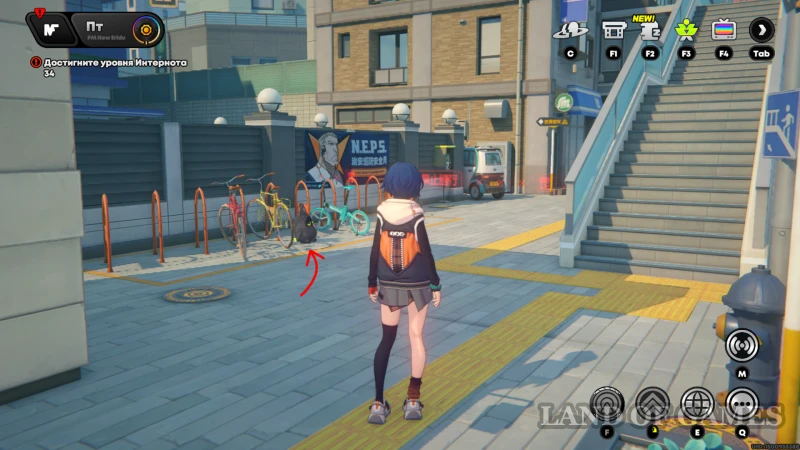The image size is (800, 450).
Task: Click the double chevron up button
Action: point(652,404)
